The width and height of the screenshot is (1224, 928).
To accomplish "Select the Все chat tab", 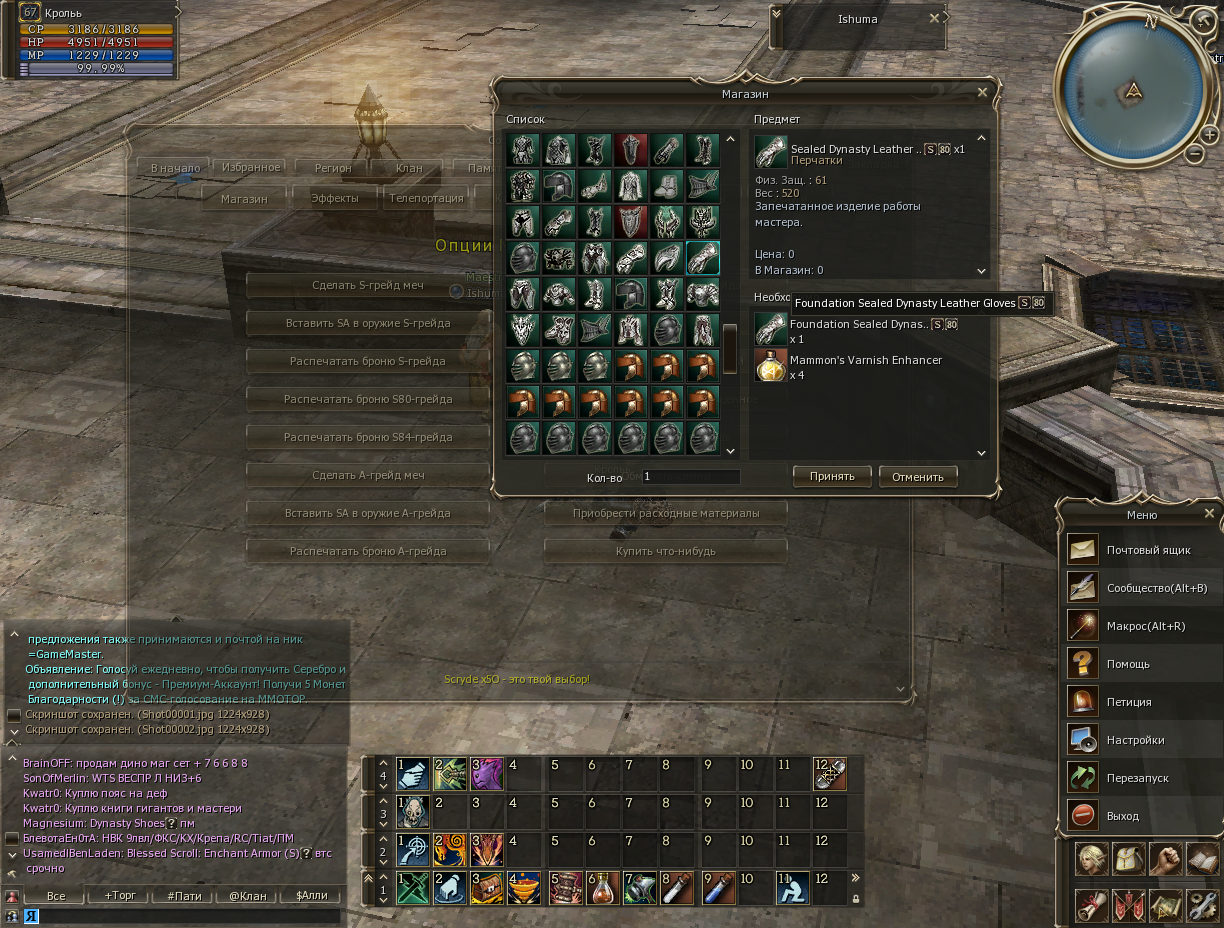I will point(56,896).
